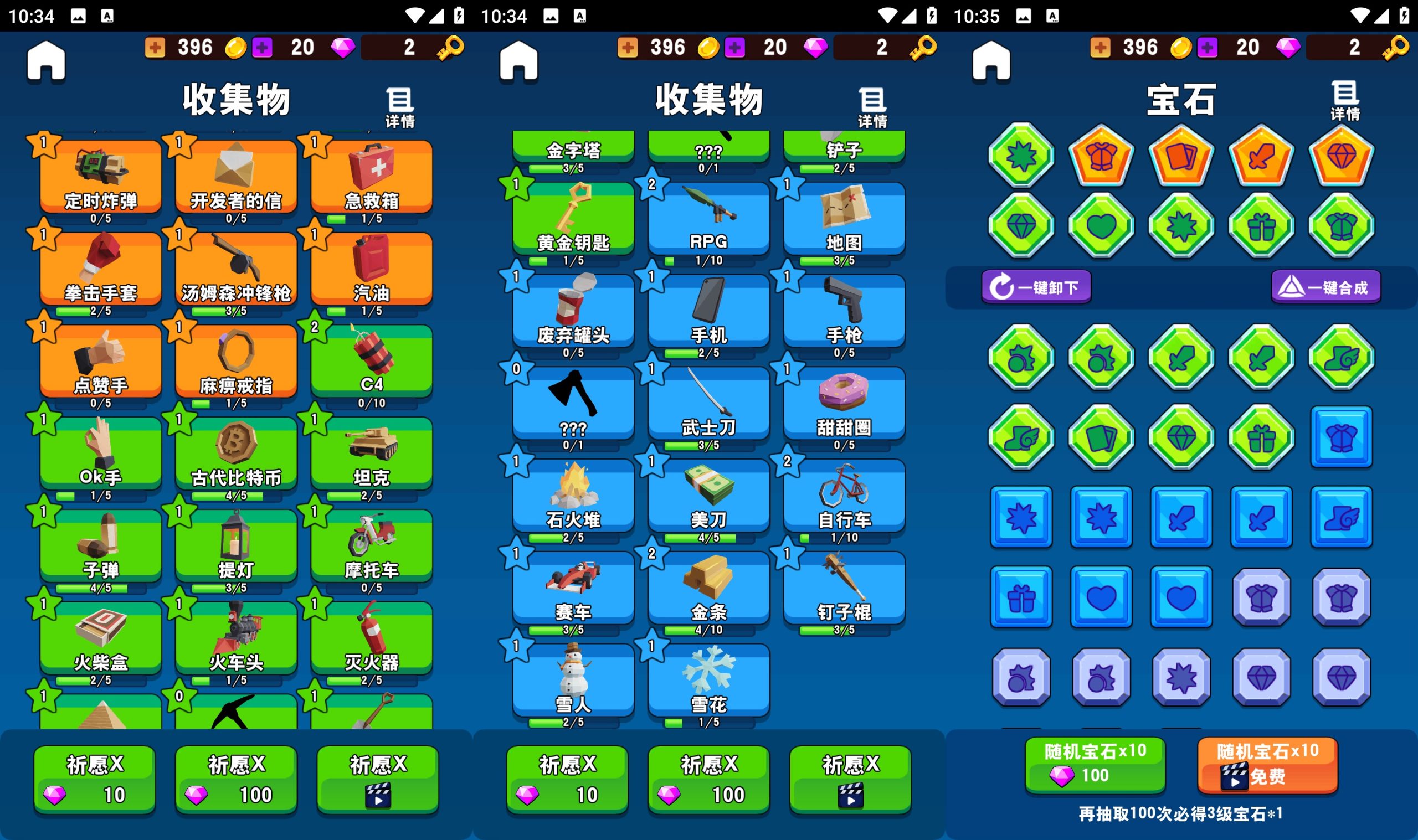The image size is (1418, 840).
Task: Claim the free 随机宝石x10 ad reward
Action: pos(1267,764)
